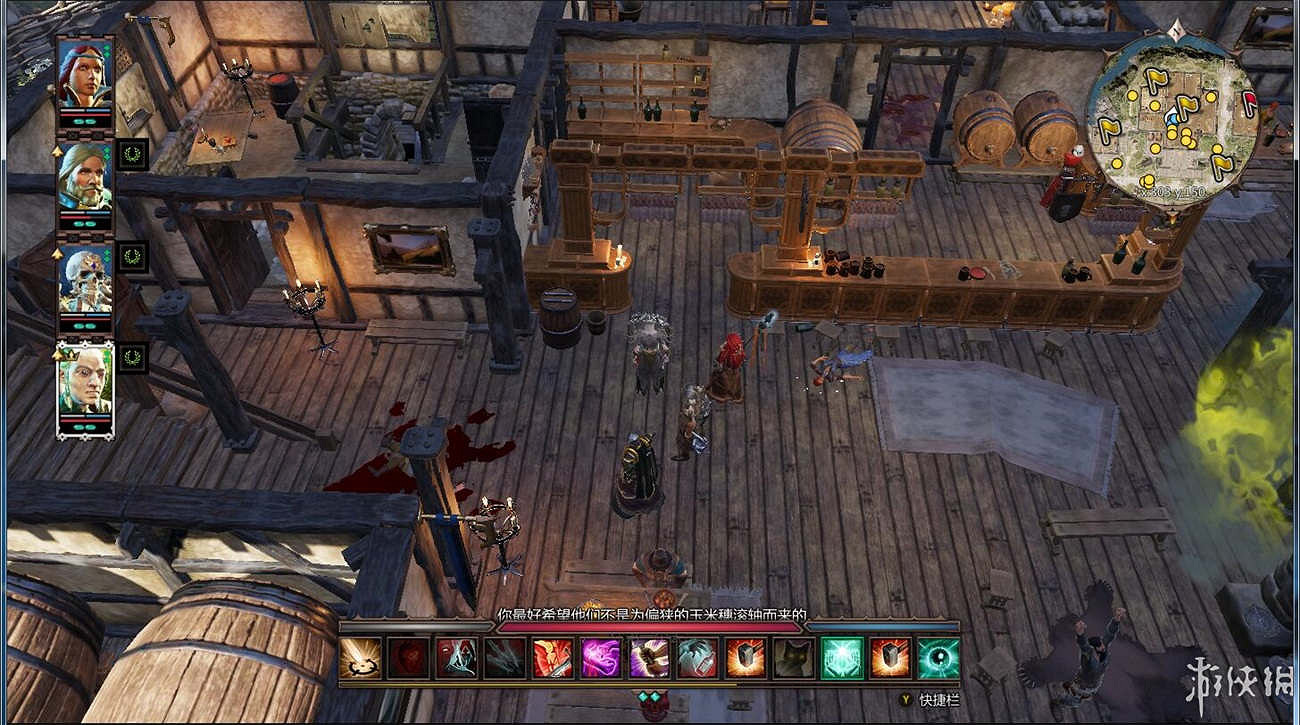Activate the glowing sword skill in the hotbar
The height and width of the screenshot is (725, 1300).
(359, 658)
